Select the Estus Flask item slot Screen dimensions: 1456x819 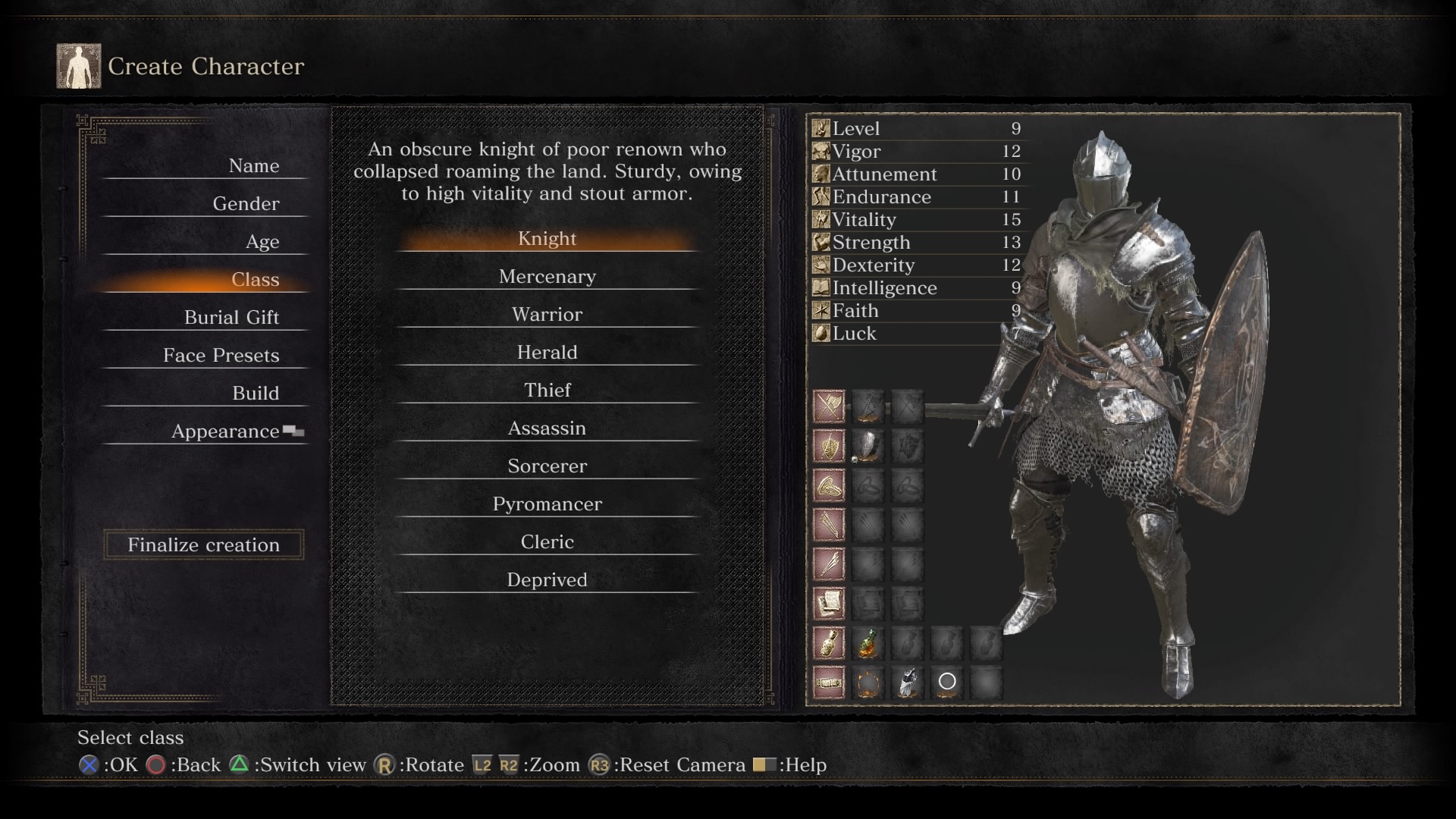[868, 644]
